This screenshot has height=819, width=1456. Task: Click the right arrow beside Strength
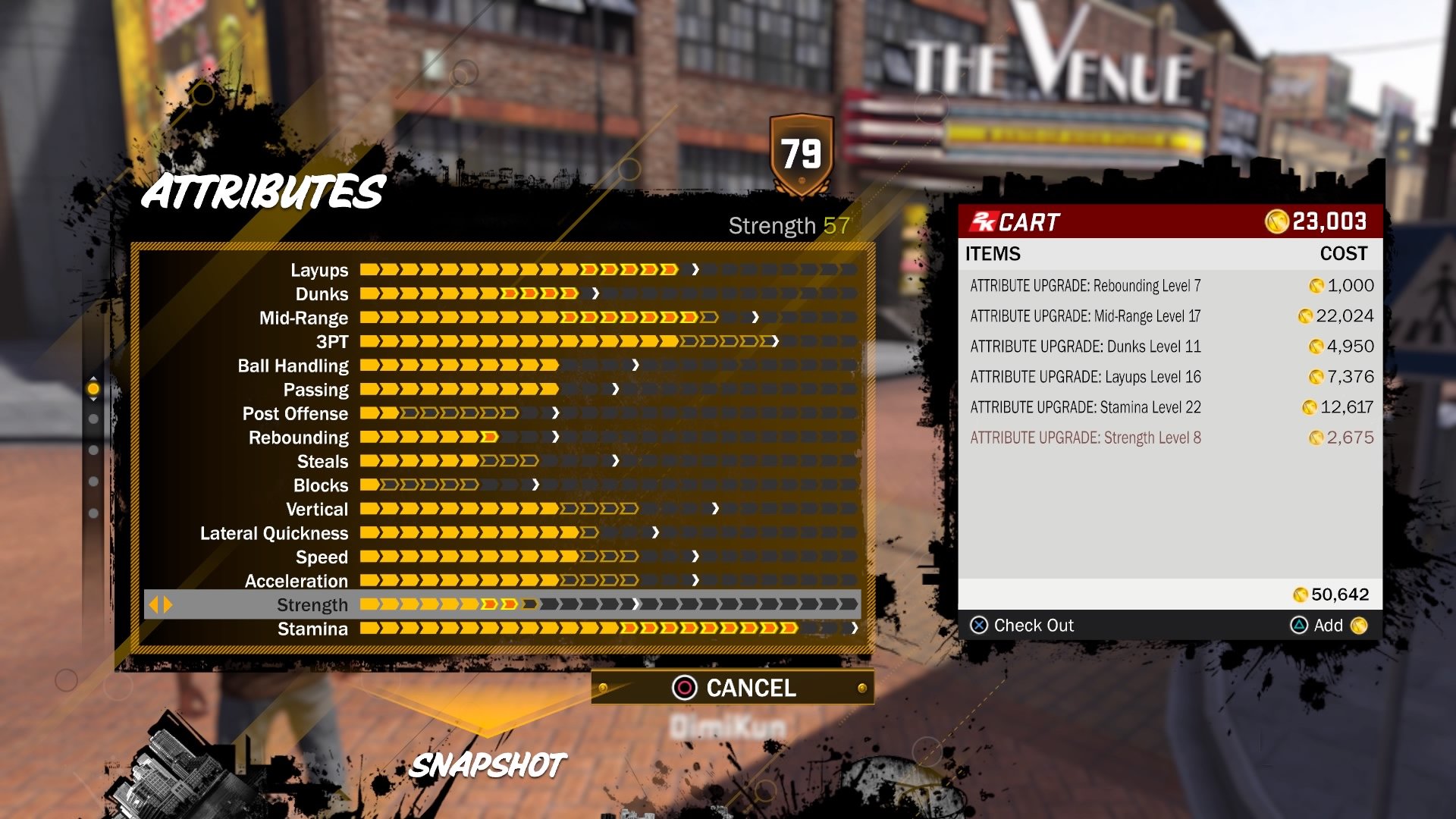click(x=168, y=604)
